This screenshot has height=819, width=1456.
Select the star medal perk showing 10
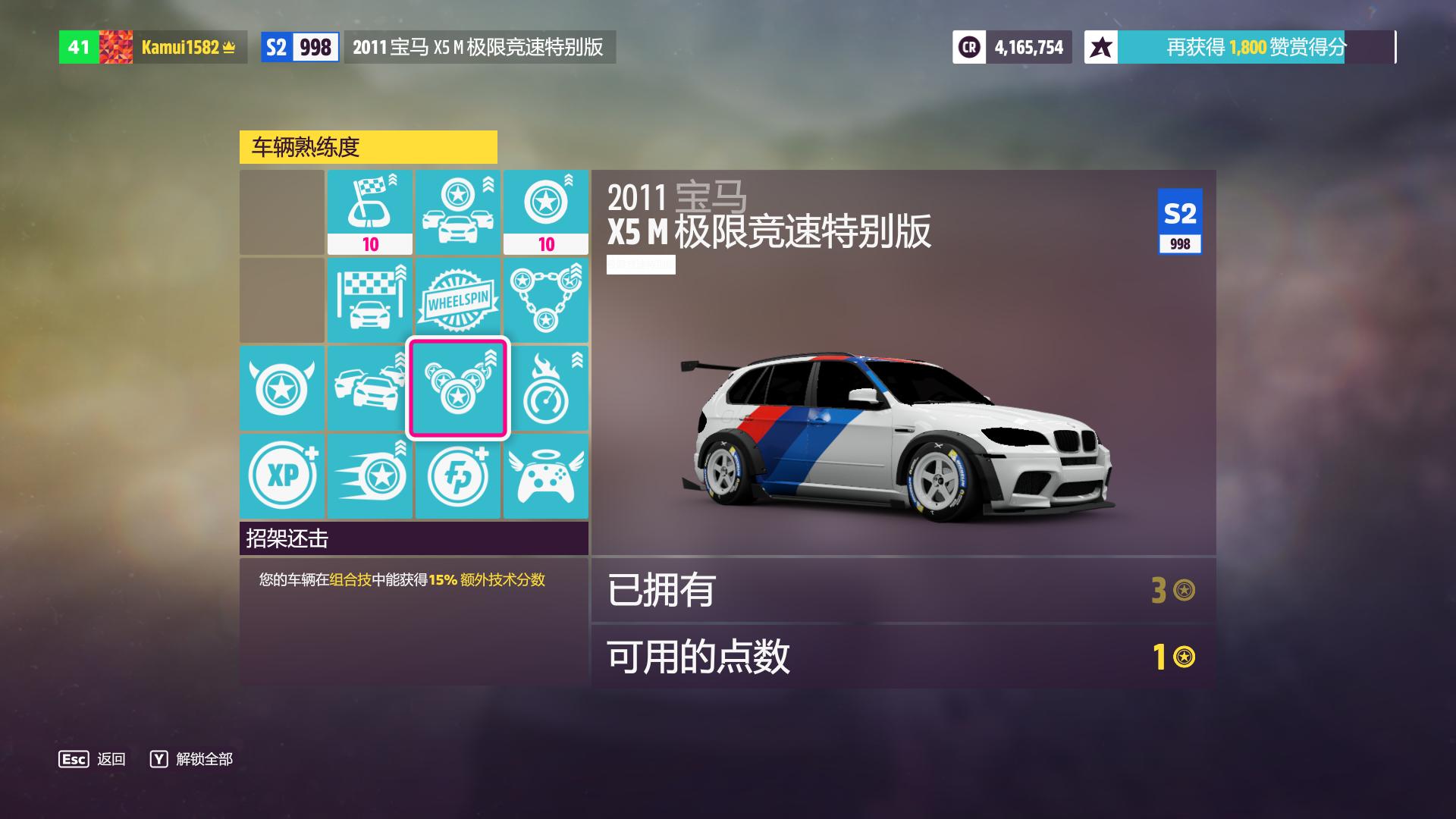click(546, 212)
